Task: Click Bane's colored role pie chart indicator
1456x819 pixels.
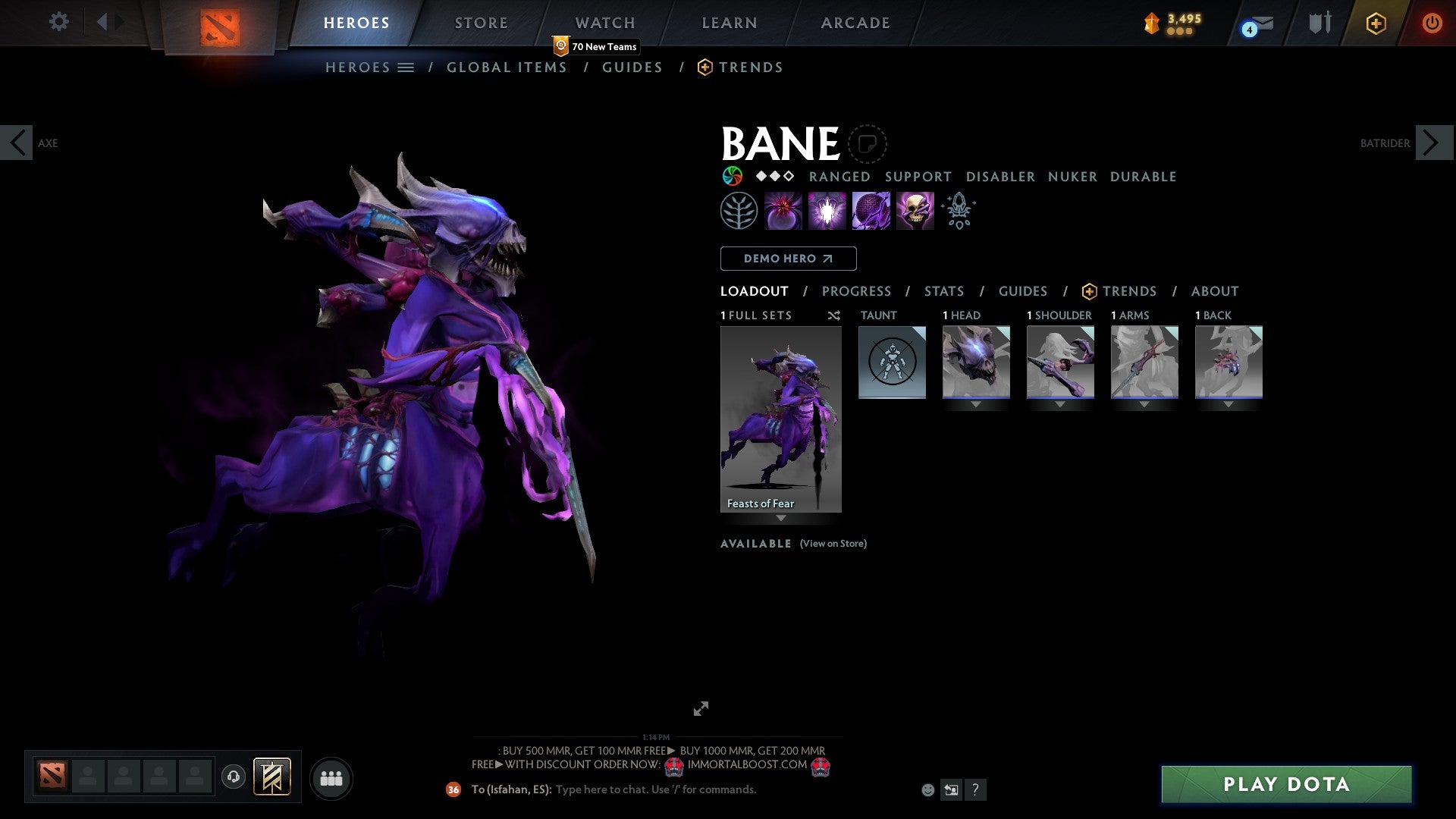Action: tap(733, 176)
